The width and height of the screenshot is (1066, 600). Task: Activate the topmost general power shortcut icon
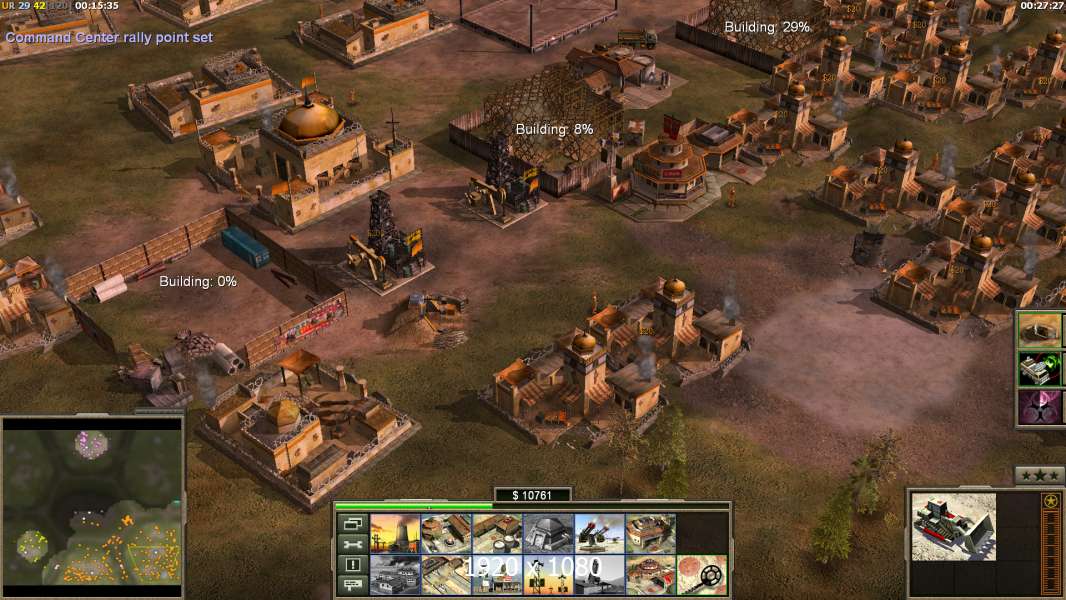[x=1041, y=330]
